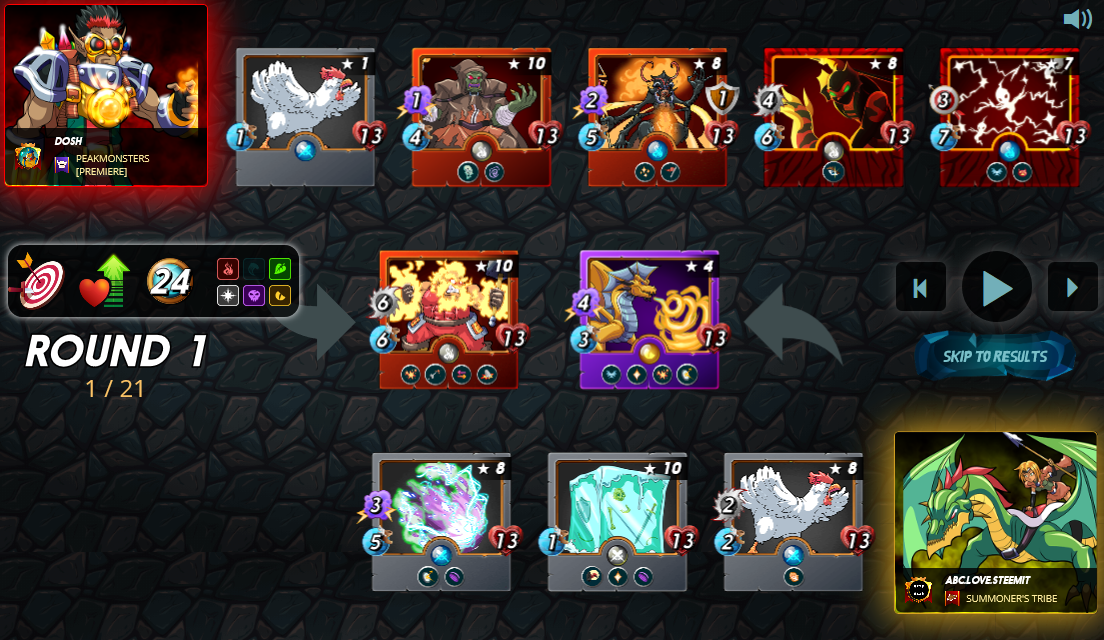Open ABCLOVE.STEEMIT dragon rider summoner portrait

(995, 520)
